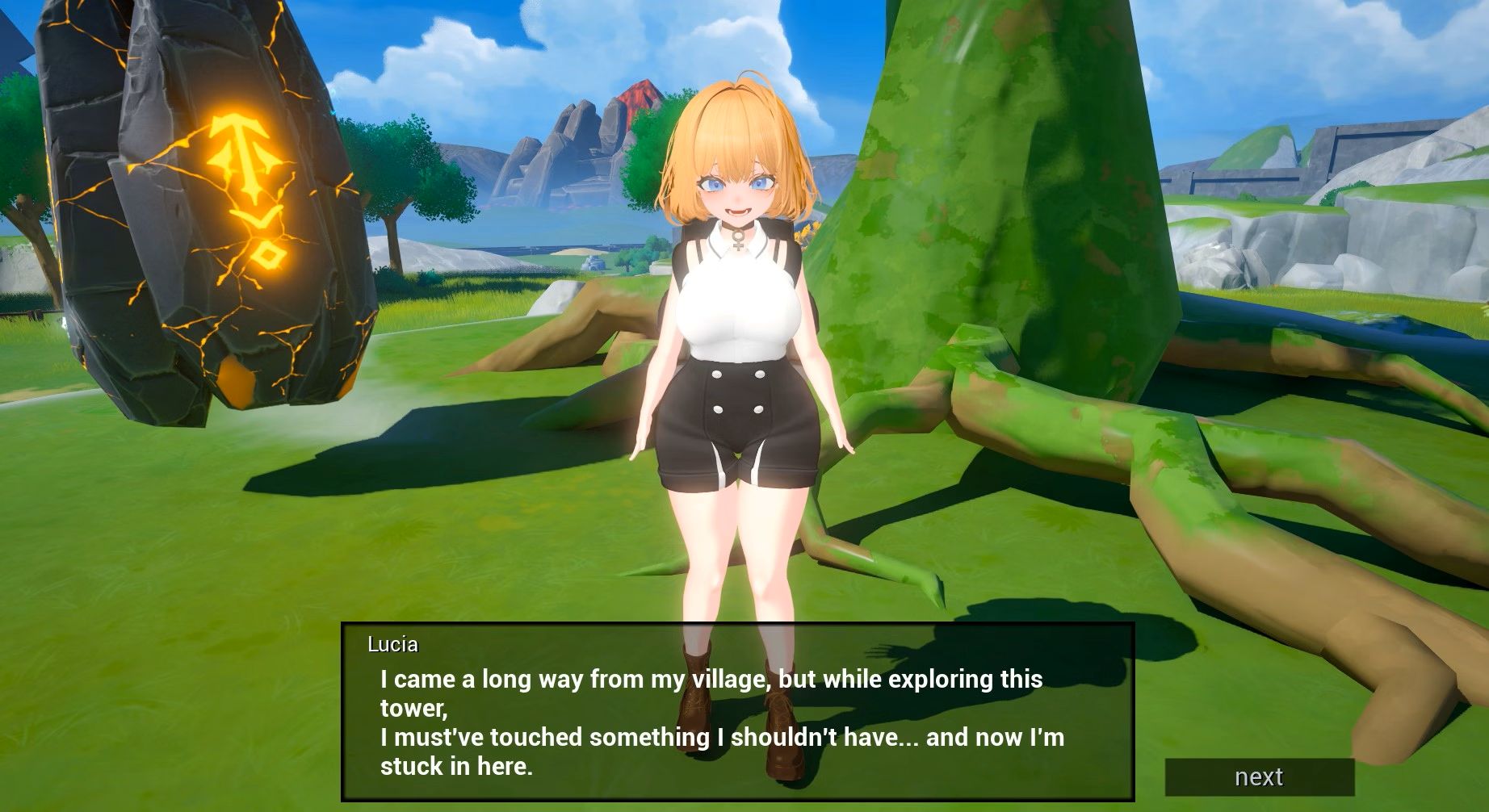
Task: Advance Lucia's dialogue text box
Action: [x=737, y=712]
